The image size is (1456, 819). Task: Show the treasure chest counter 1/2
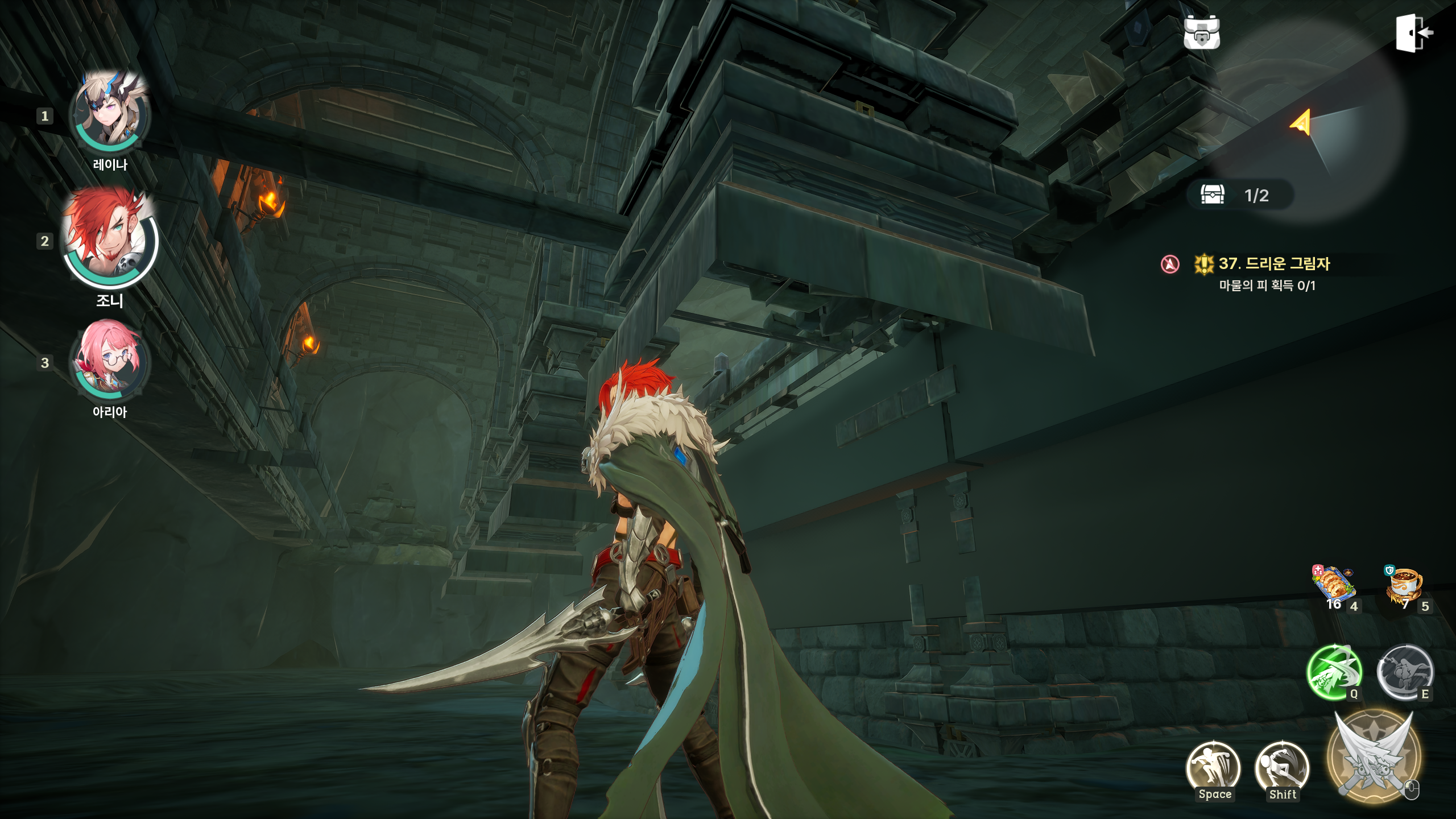[1240, 195]
